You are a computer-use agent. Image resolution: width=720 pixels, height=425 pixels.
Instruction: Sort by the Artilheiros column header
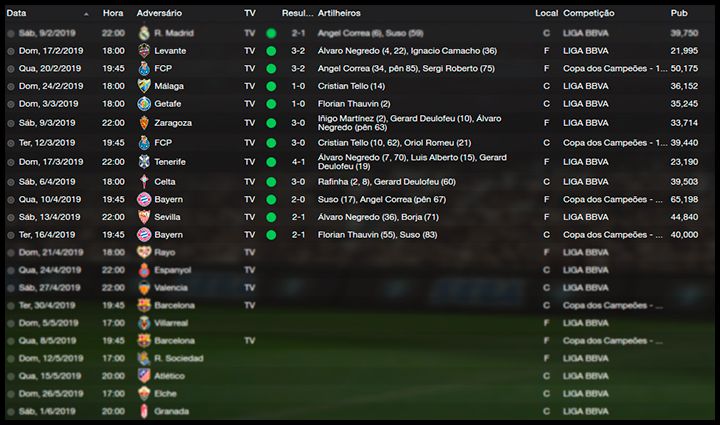pos(341,14)
